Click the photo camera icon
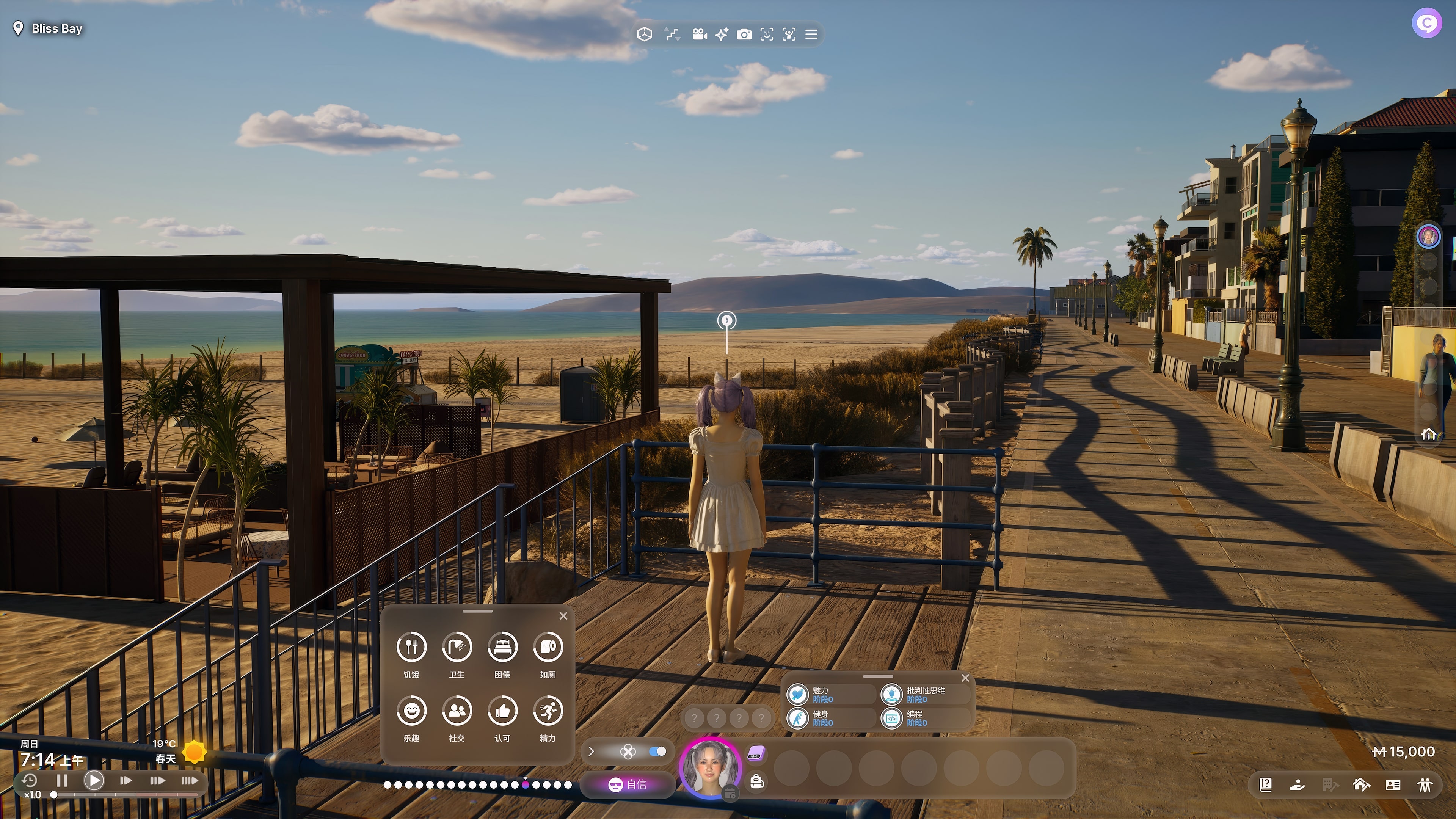Viewport: 1456px width, 819px height. coord(744,35)
